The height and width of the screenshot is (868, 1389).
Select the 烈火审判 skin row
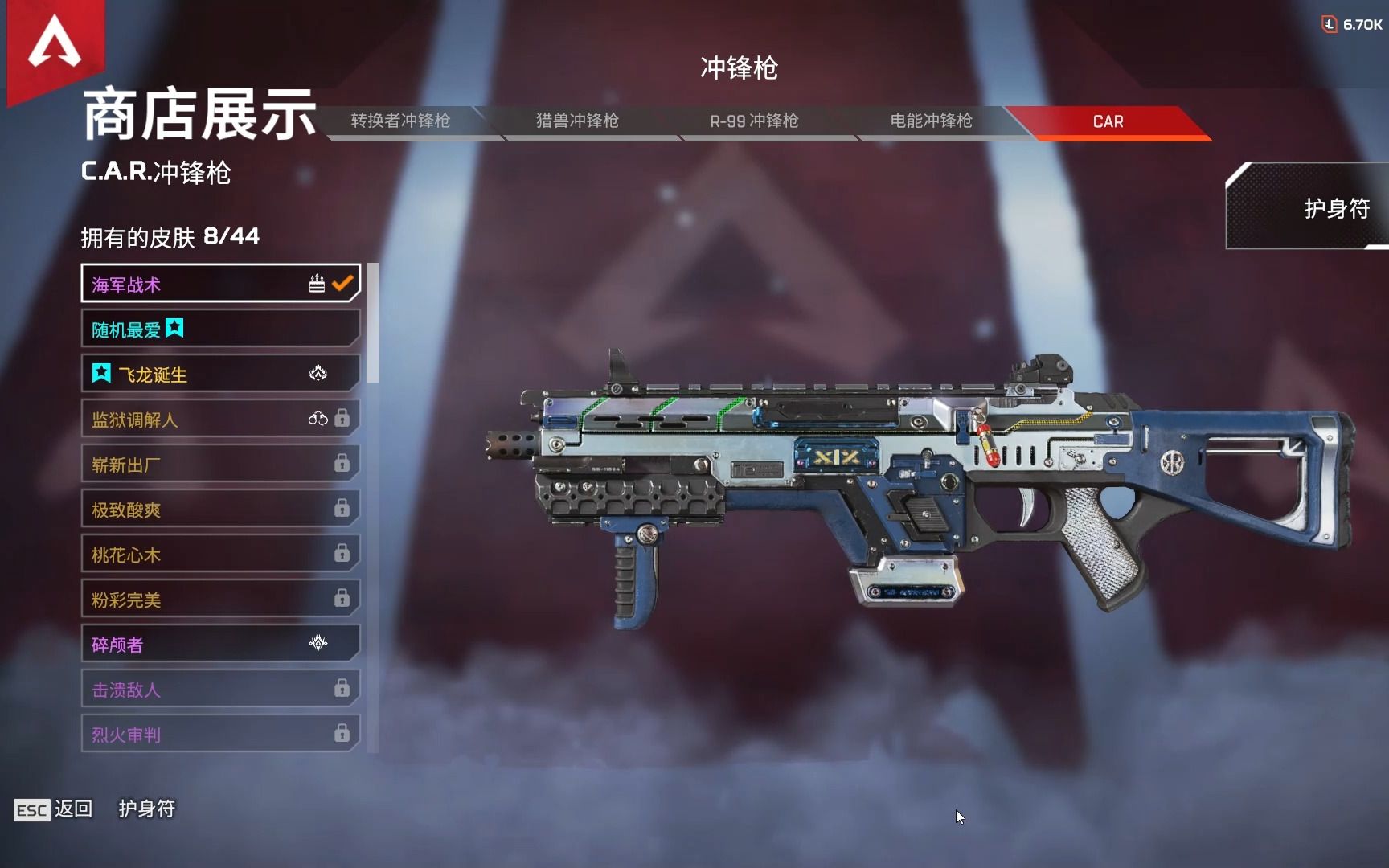click(x=219, y=733)
